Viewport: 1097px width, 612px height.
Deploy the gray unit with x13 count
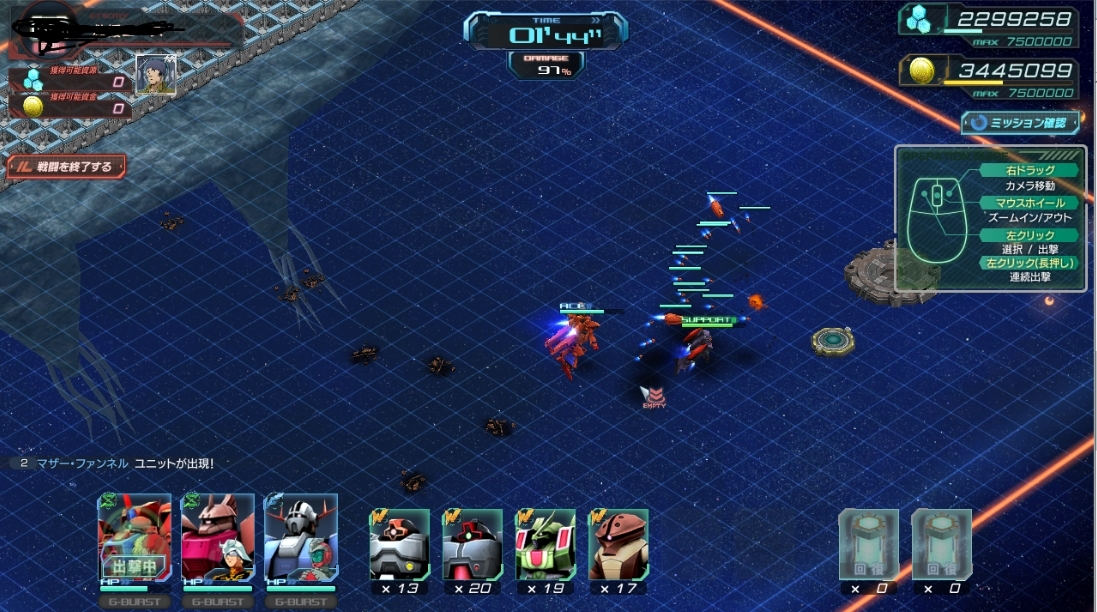399,544
